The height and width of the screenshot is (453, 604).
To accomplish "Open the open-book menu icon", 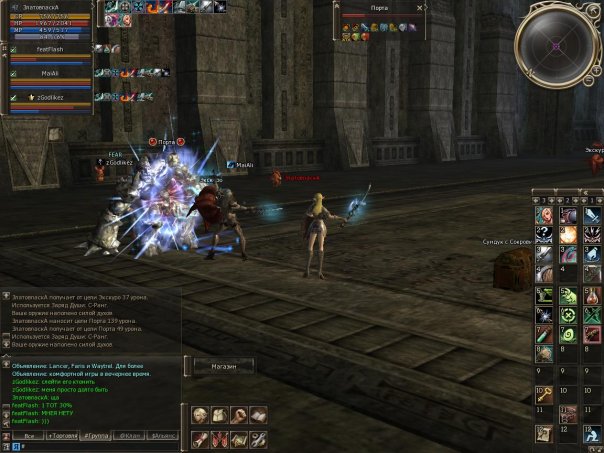I will point(258,414).
